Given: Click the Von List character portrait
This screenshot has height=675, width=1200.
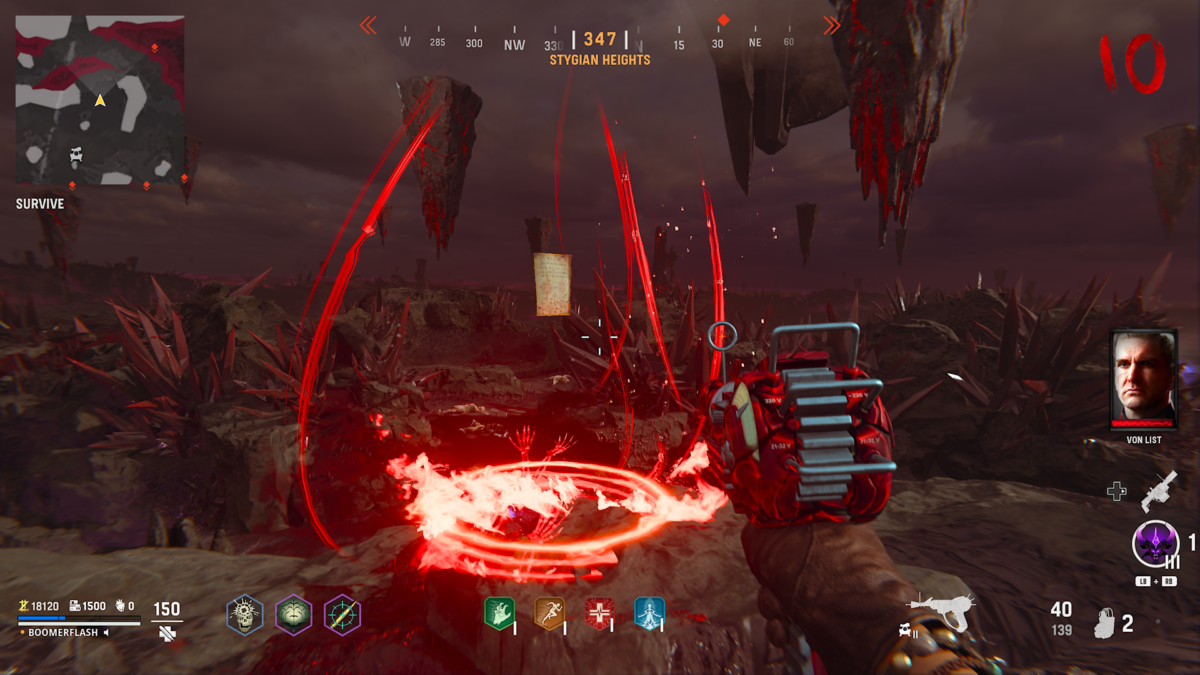Looking at the screenshot, I should click(1144, 378).
